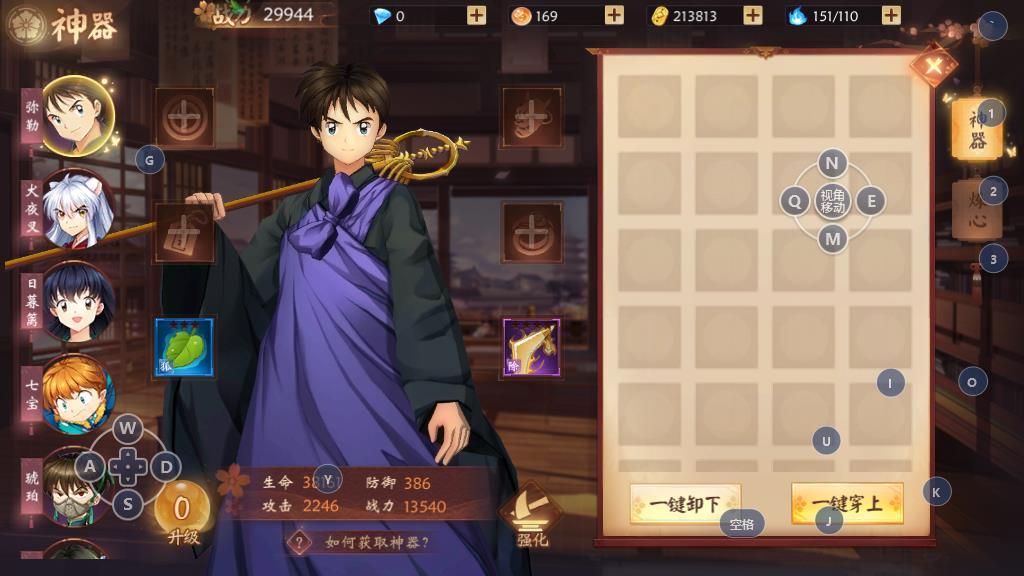Select 弥勒 character portrait
This screenshot has width=1024, height=576.
point(75,116)
